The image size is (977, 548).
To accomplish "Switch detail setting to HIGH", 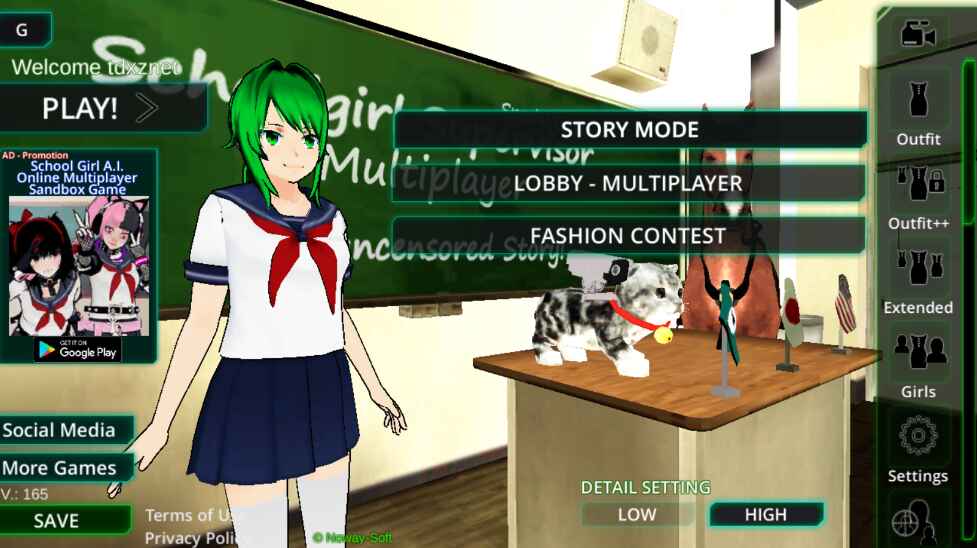I will click(766, 515).
